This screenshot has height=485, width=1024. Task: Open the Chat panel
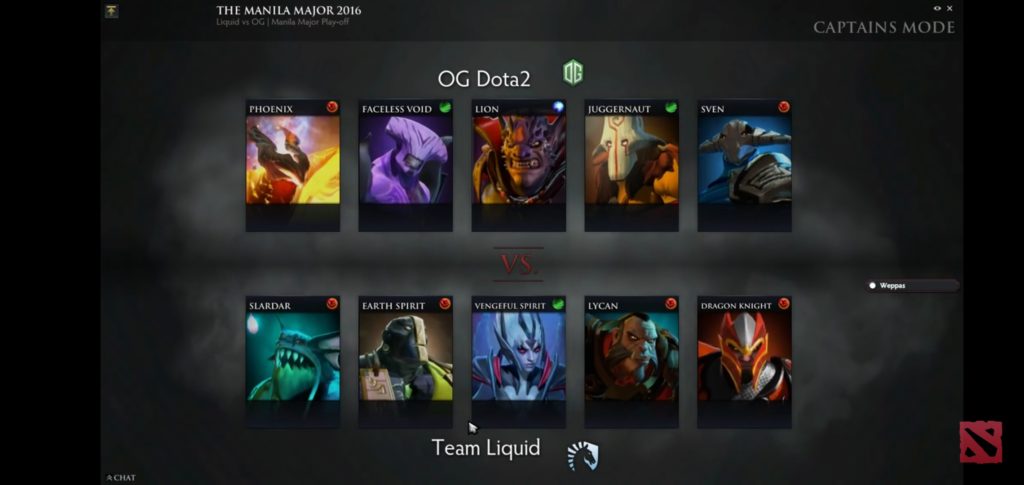(121, 478)
